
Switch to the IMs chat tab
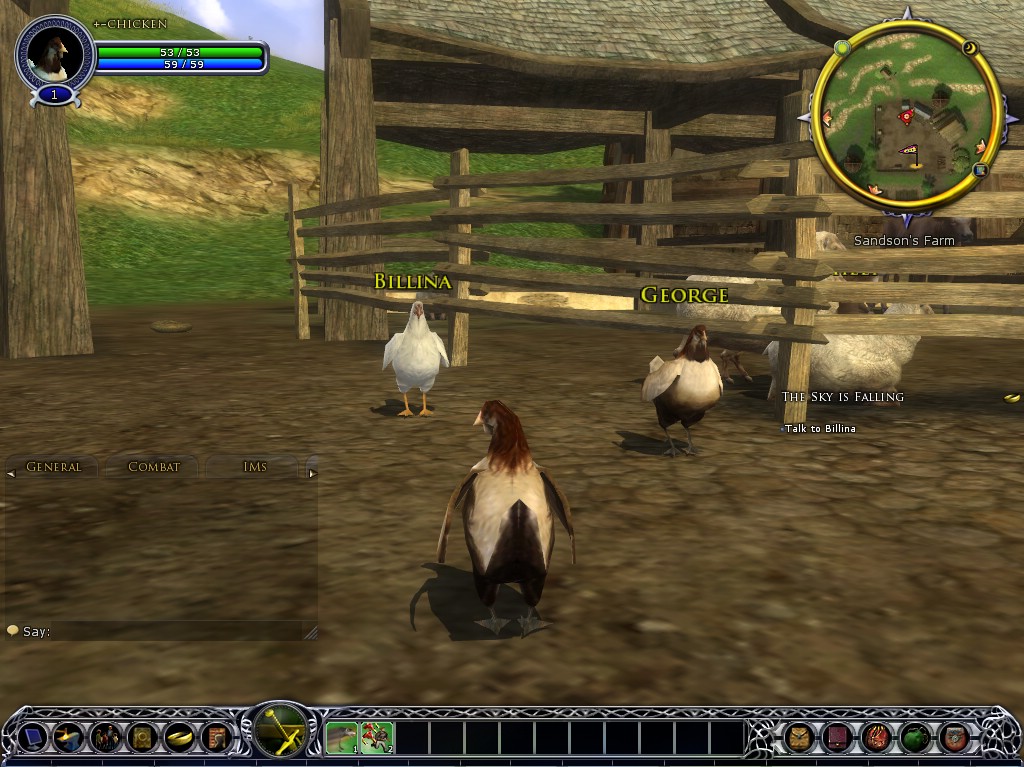(254, 467)
